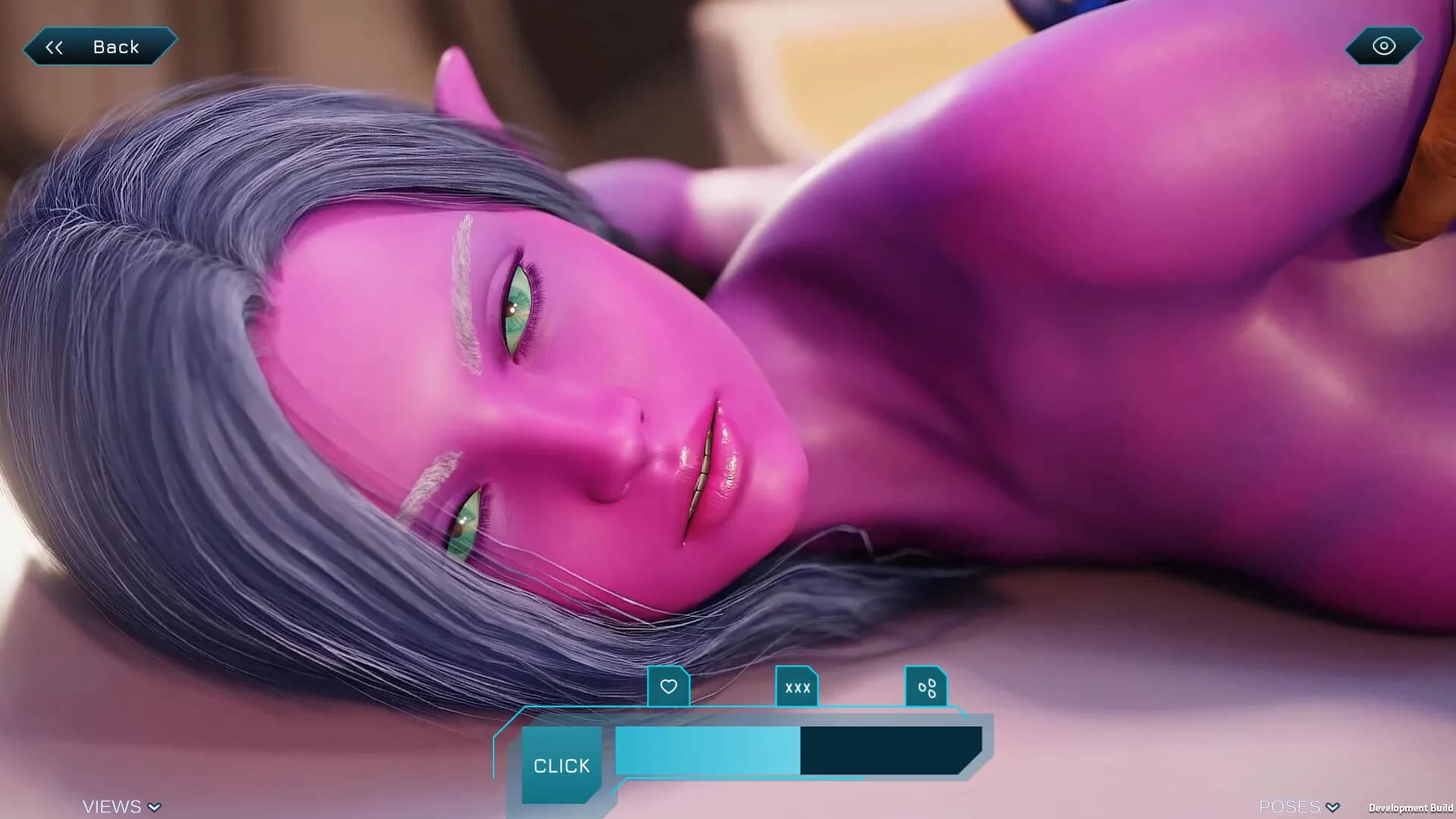Click the double-chevron on the Back button
This screenshot has width=1456, height=819.
coord(54,46)
